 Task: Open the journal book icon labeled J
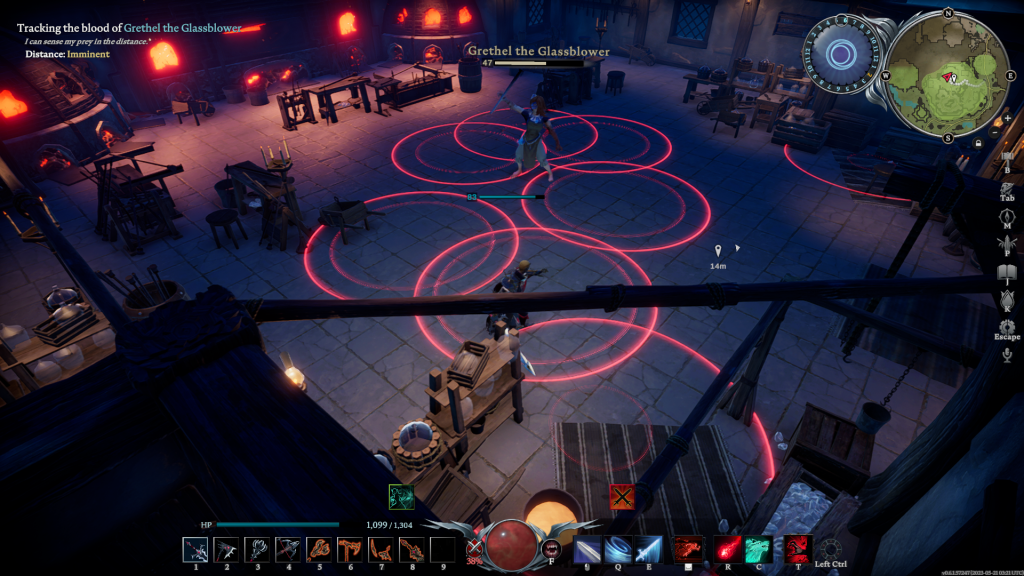coord(1007,272)
